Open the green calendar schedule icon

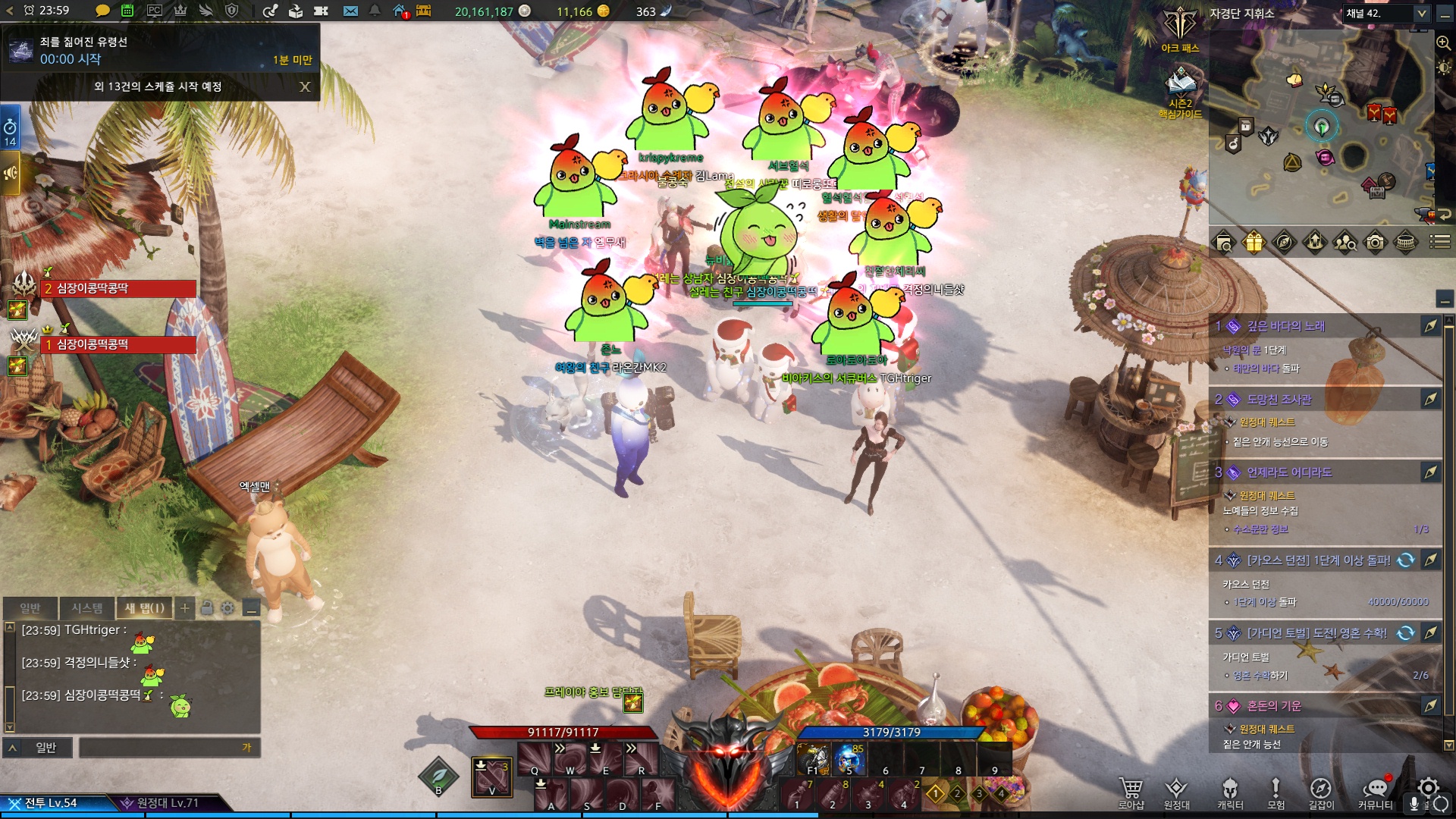click(127, 11)
